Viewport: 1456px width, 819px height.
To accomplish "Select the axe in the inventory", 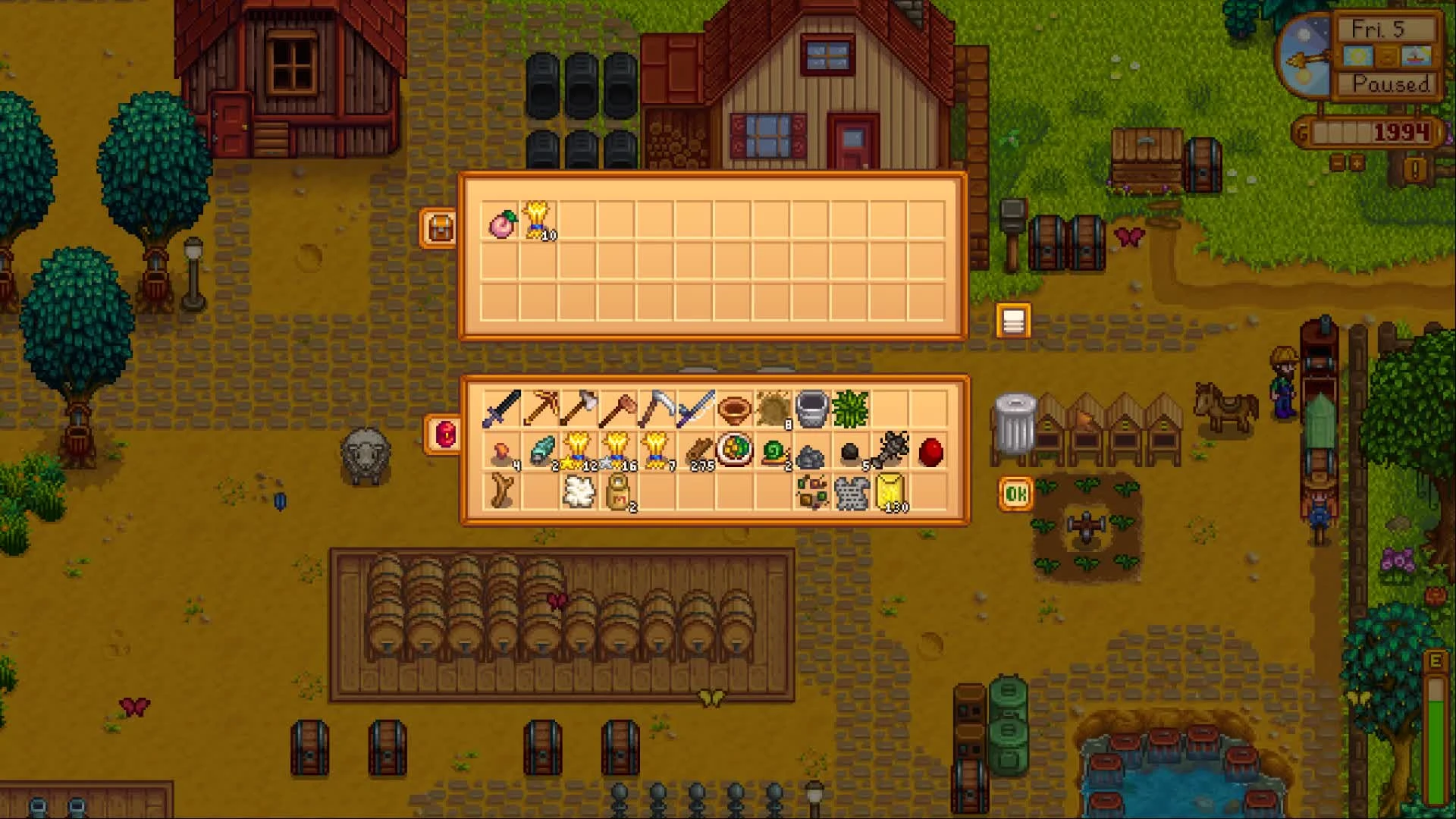I will point(580,409).
